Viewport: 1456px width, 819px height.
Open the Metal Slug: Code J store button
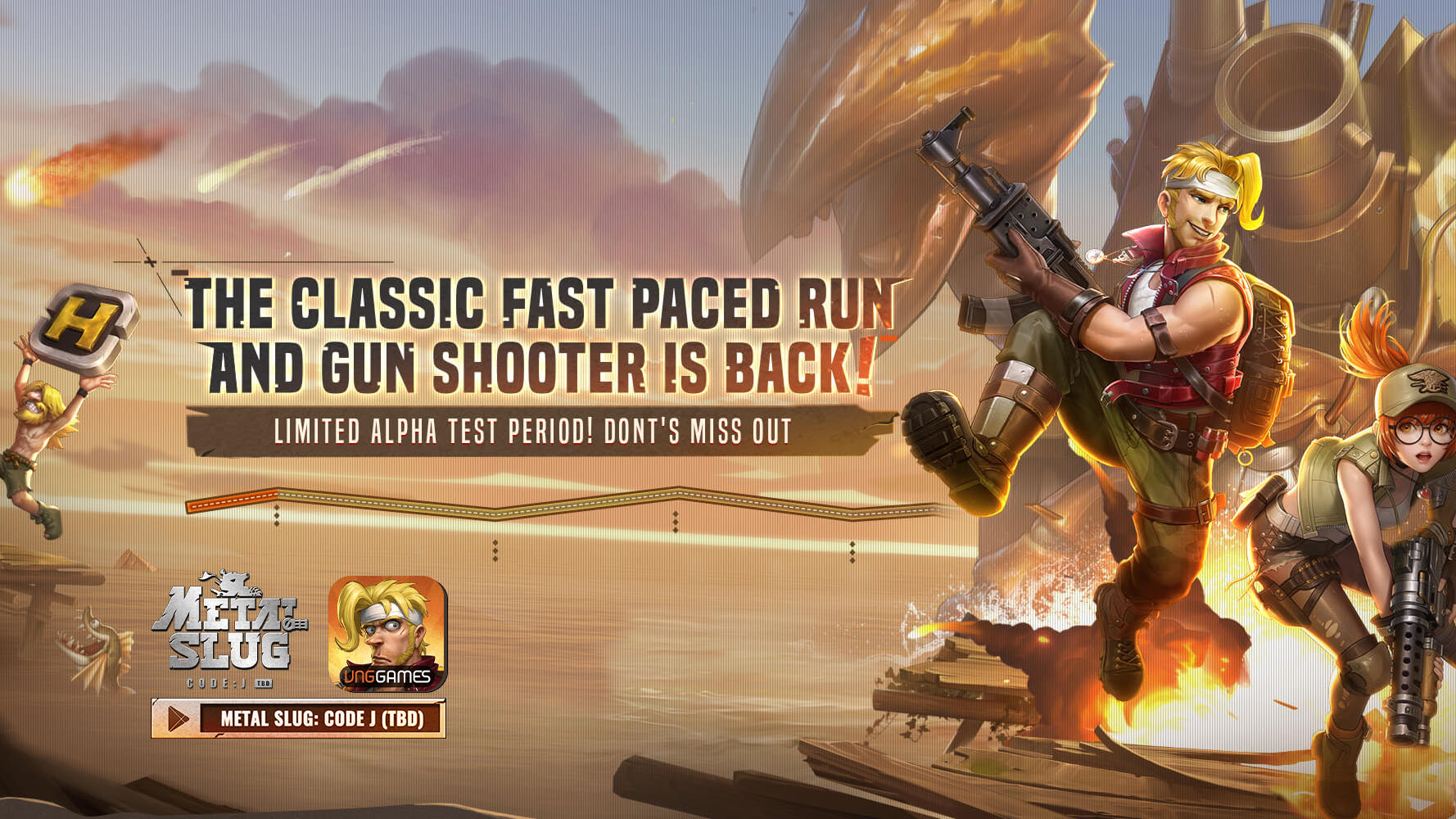point(299,718)
